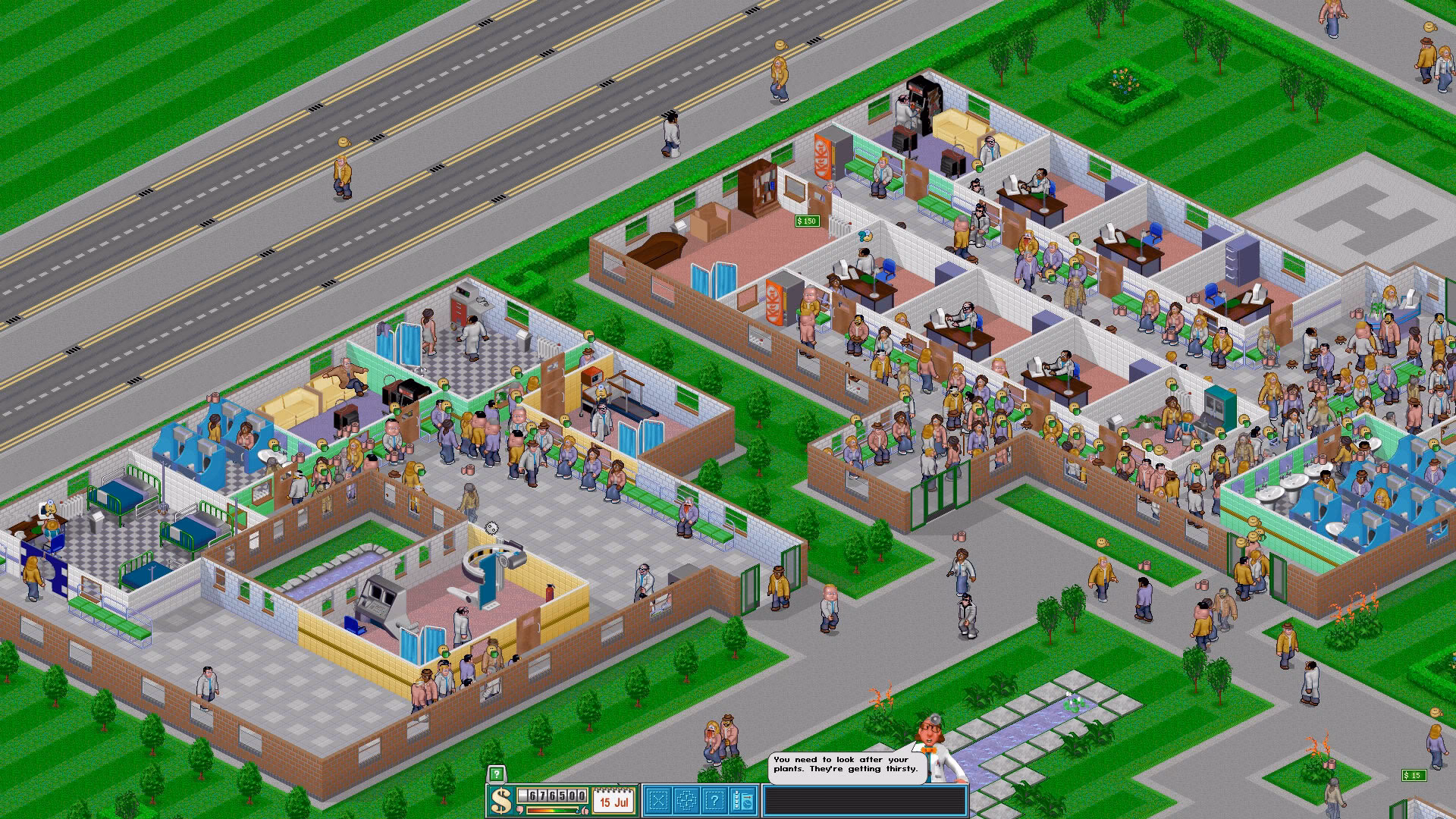Click the middle of the reputation gradient bar
The height and width of the screenshot is (819, 1456).
551,809
